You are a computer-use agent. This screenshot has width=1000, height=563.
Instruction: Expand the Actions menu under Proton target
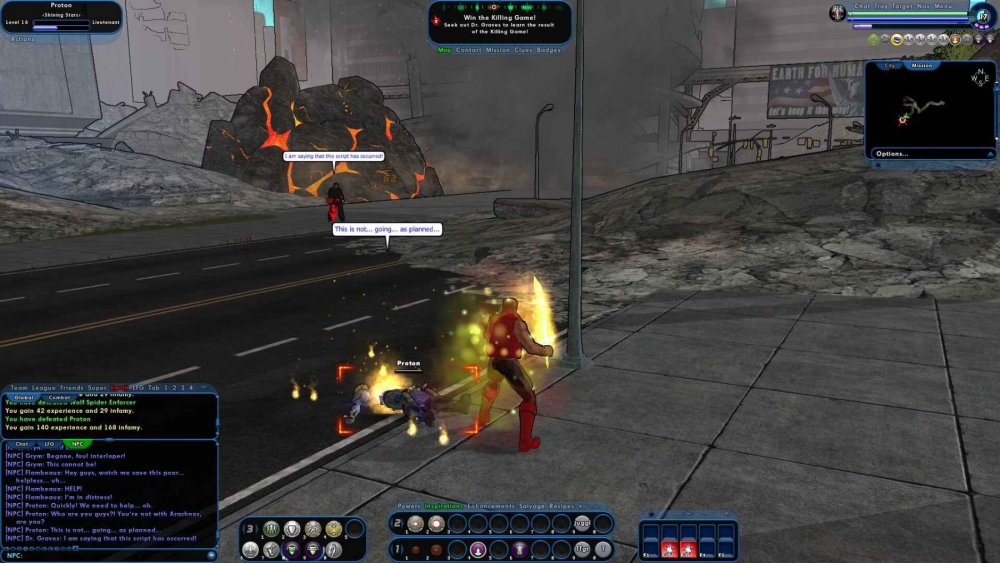(x=23, y=40)
